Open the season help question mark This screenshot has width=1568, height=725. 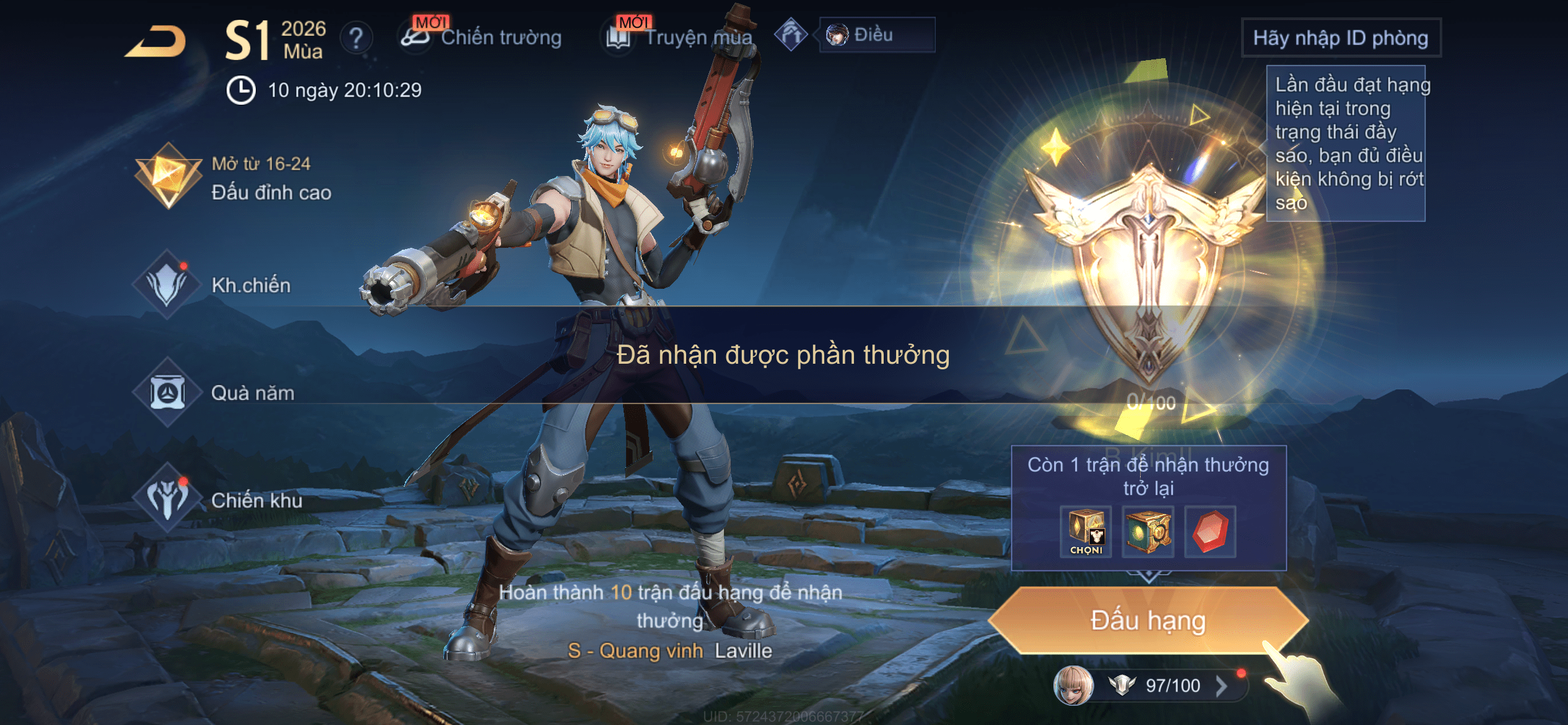(356, 38)
